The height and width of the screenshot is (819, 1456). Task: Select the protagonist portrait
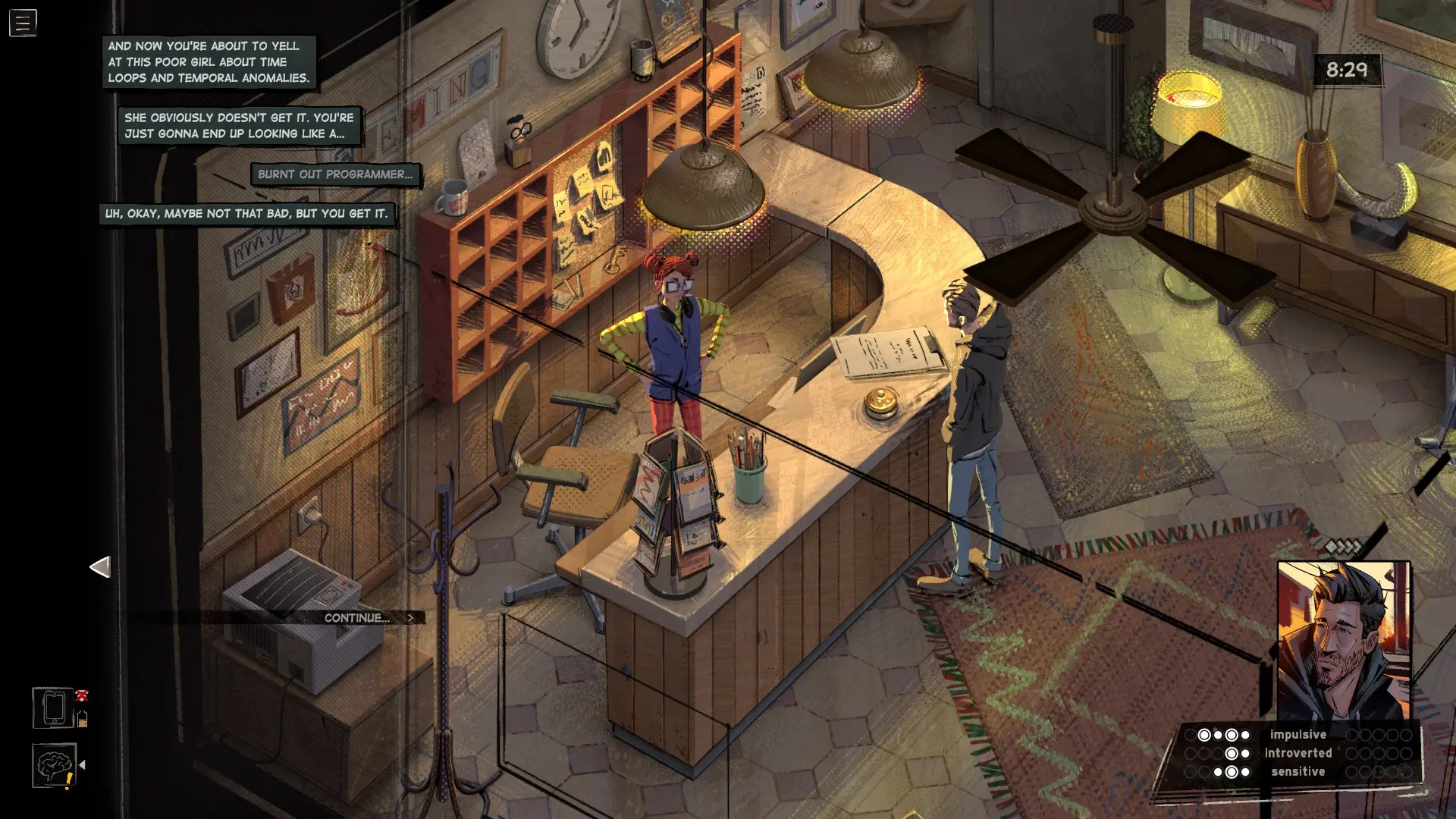click(x=1344, y=641)
